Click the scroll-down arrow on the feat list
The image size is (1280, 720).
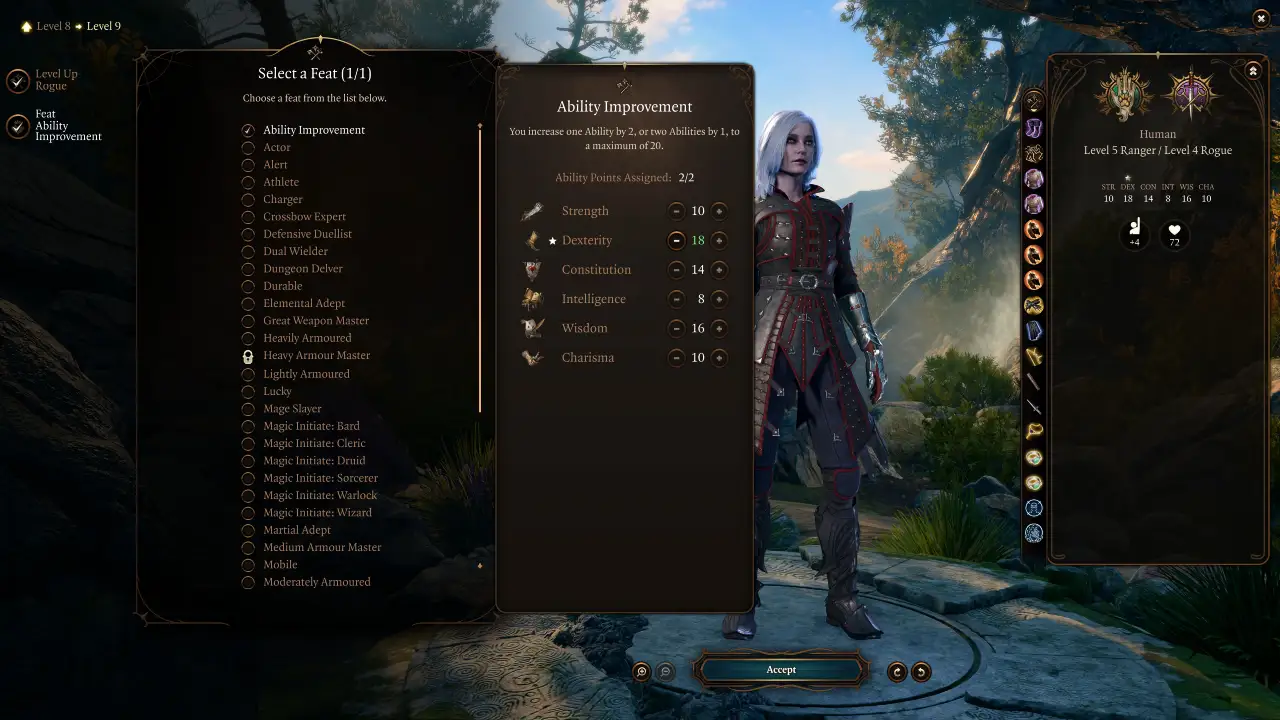[480, 565]
